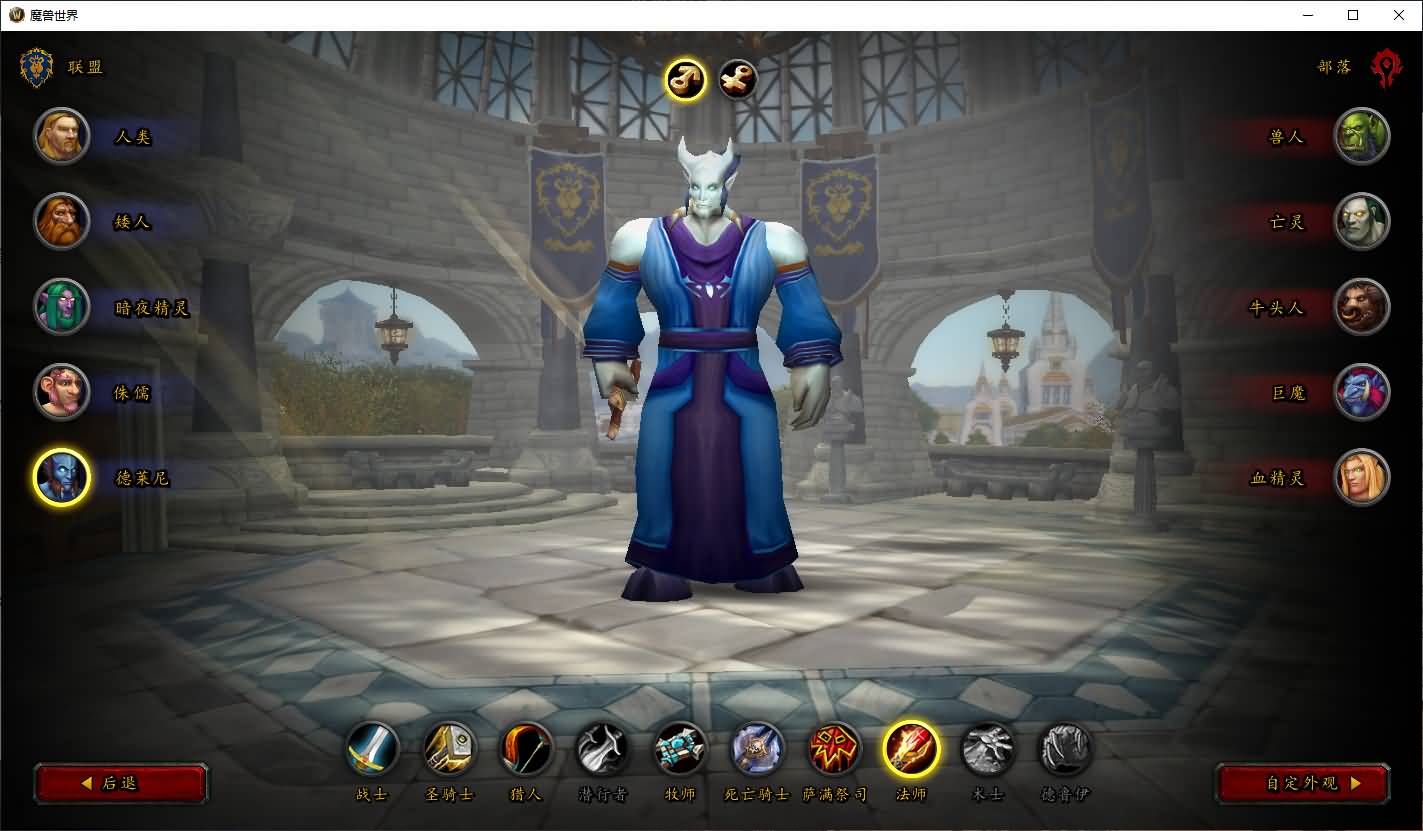
Task: Select the Troll race (巨魔)
Action: [1361, 392]
